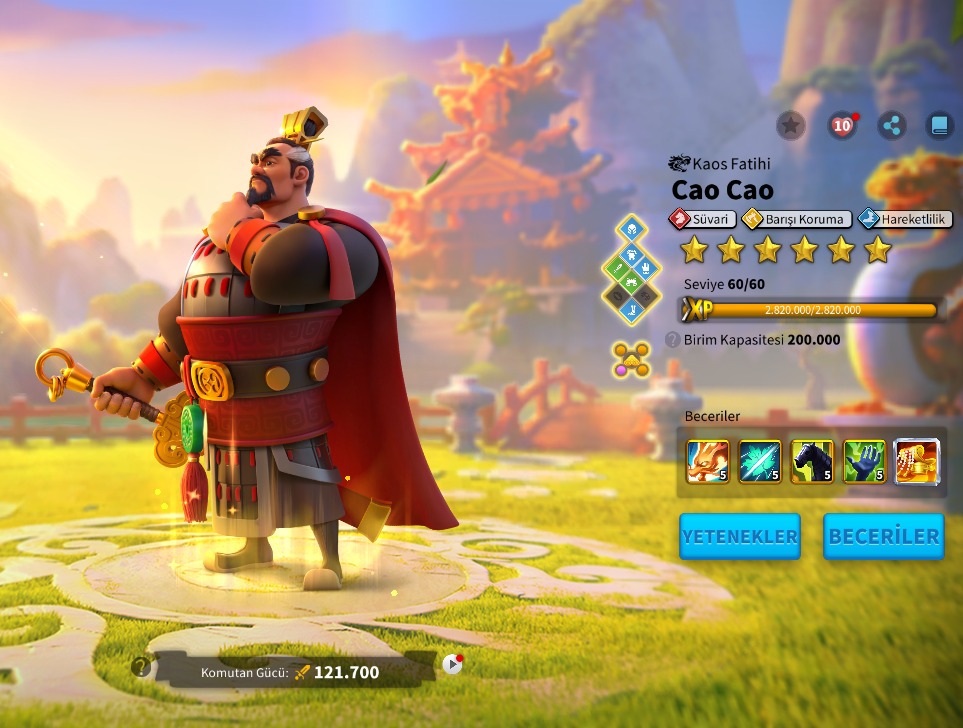The height and width of the screenshot is (728, 963).
Task: Open the golden formation nodes icon
Action: click(x=631, y=359)
